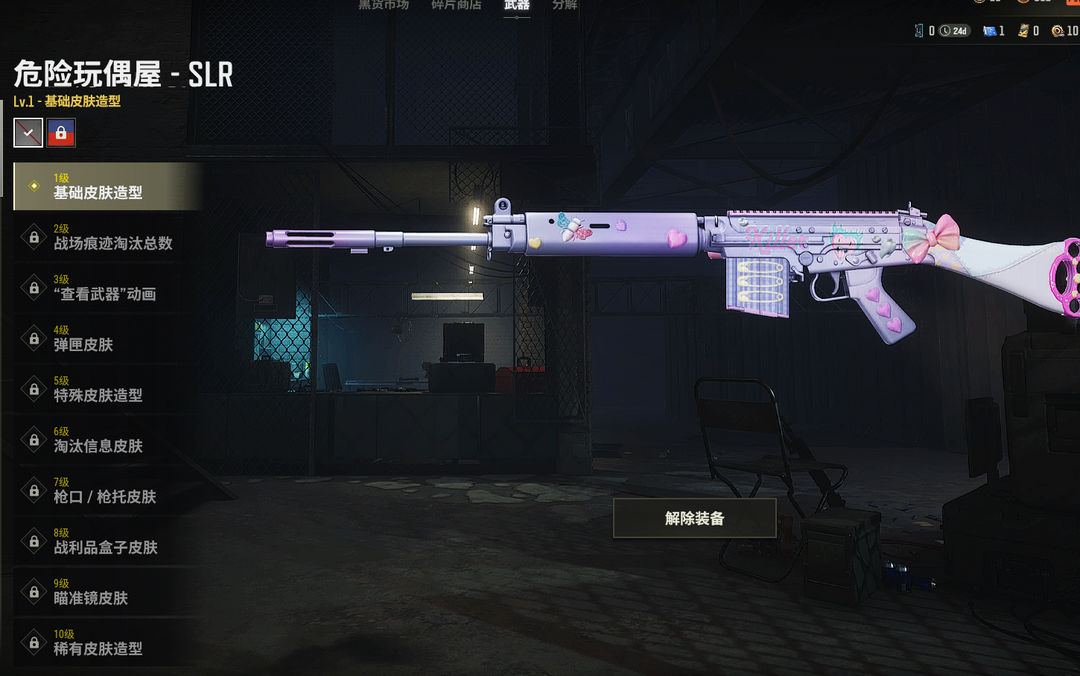Select level 6 淘汰信息皮肤 entry

pos(107,440)
